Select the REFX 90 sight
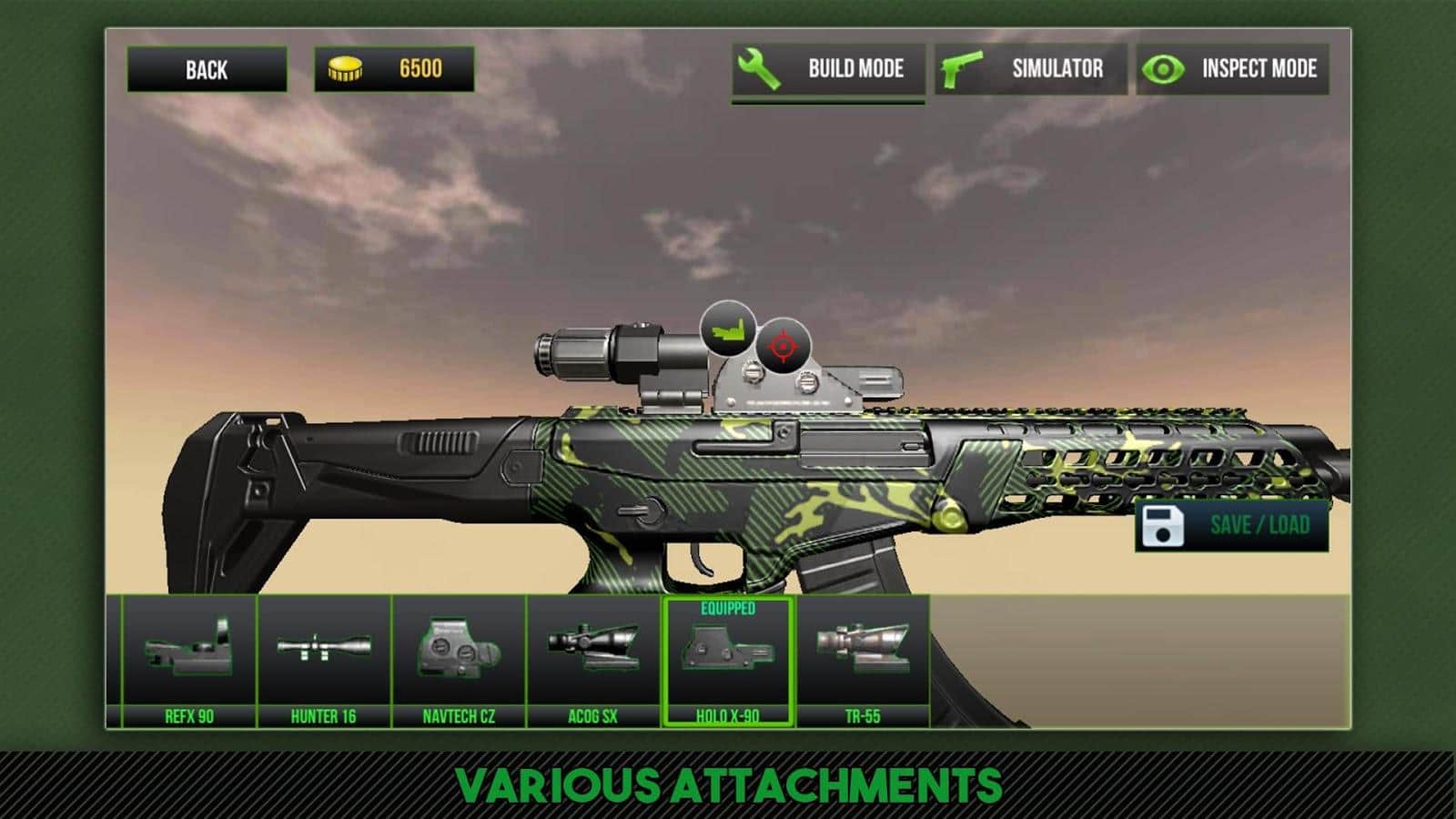The width and height of the screenshot is (1456, 819). tap(189, 662)
